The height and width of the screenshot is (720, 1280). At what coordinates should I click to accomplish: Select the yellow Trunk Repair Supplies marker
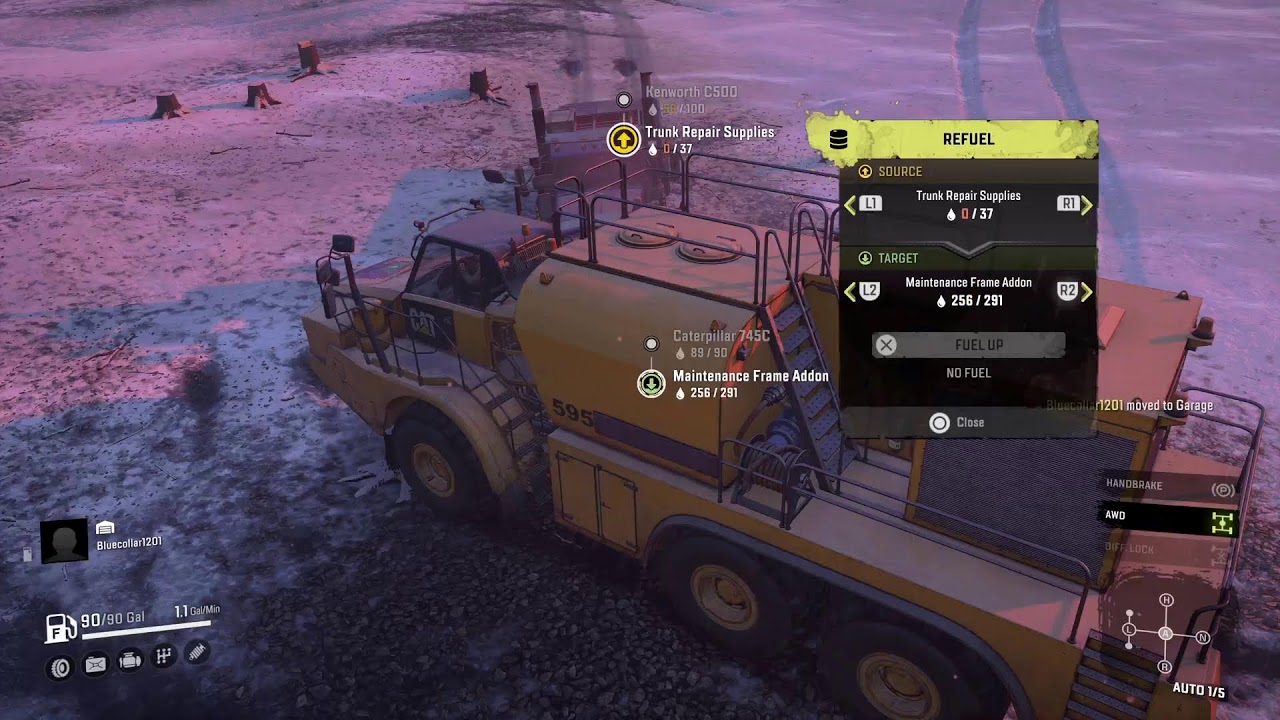click(x=624, y=140)
